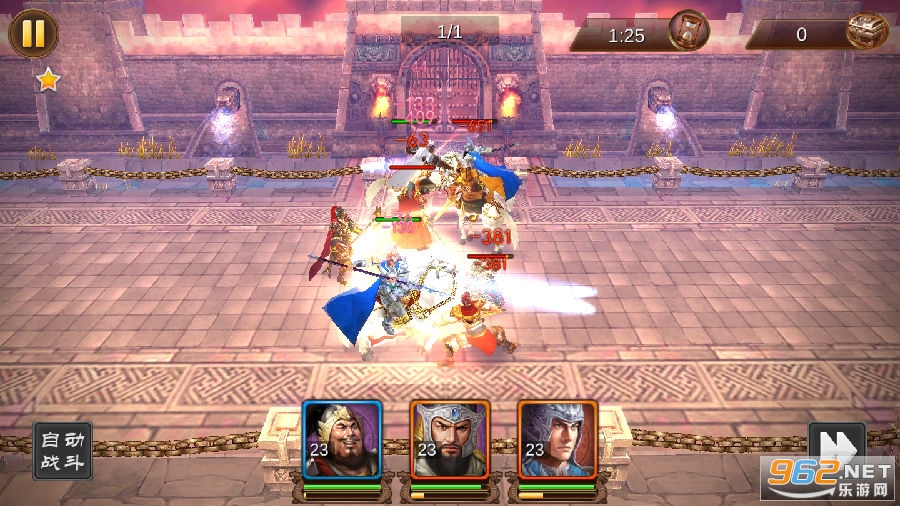Screen dimensions: 900x506
Task: Toggle the 自动战斗 auto-battle button
Action: [x=63, y=451]
